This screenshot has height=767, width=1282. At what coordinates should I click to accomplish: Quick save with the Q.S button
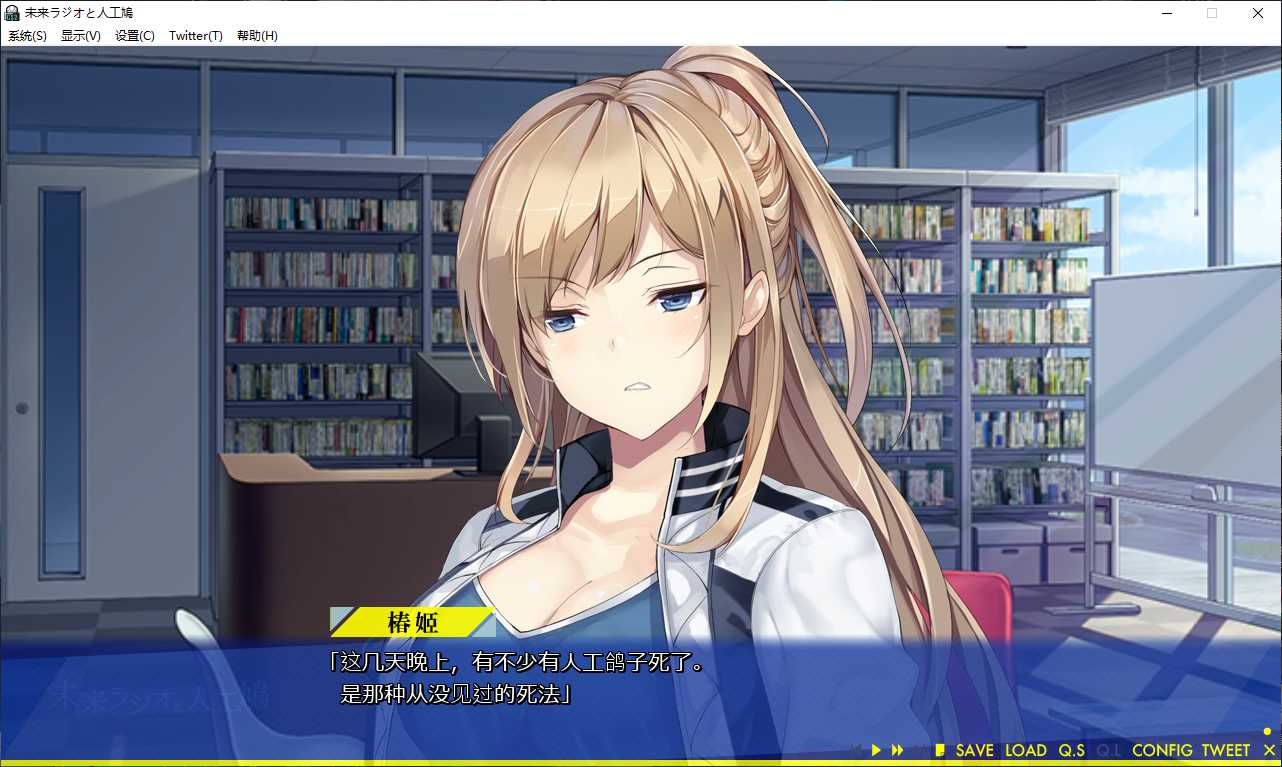coord(1071,750)
